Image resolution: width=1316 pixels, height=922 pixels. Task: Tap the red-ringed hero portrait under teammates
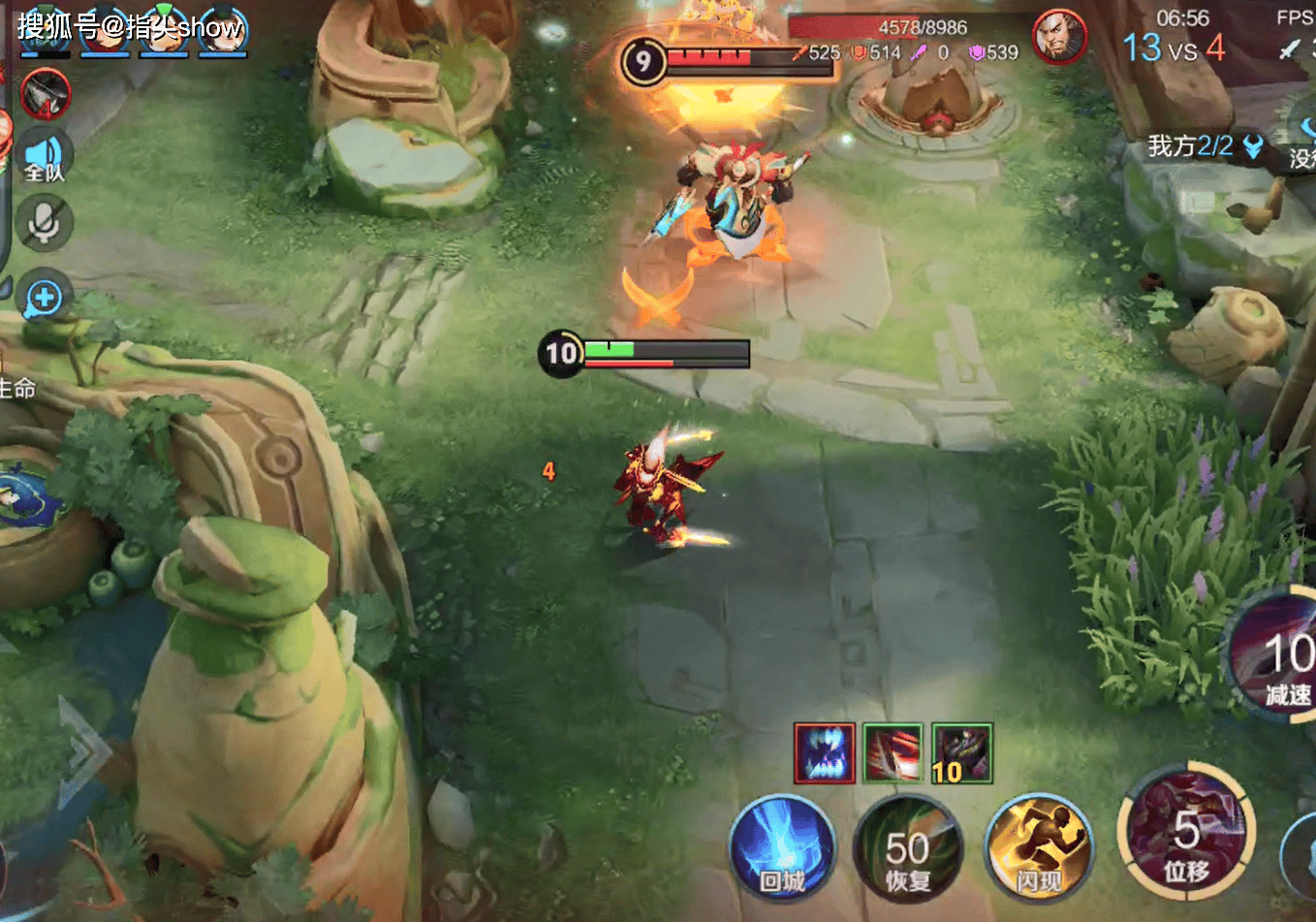tap(46, 93)
